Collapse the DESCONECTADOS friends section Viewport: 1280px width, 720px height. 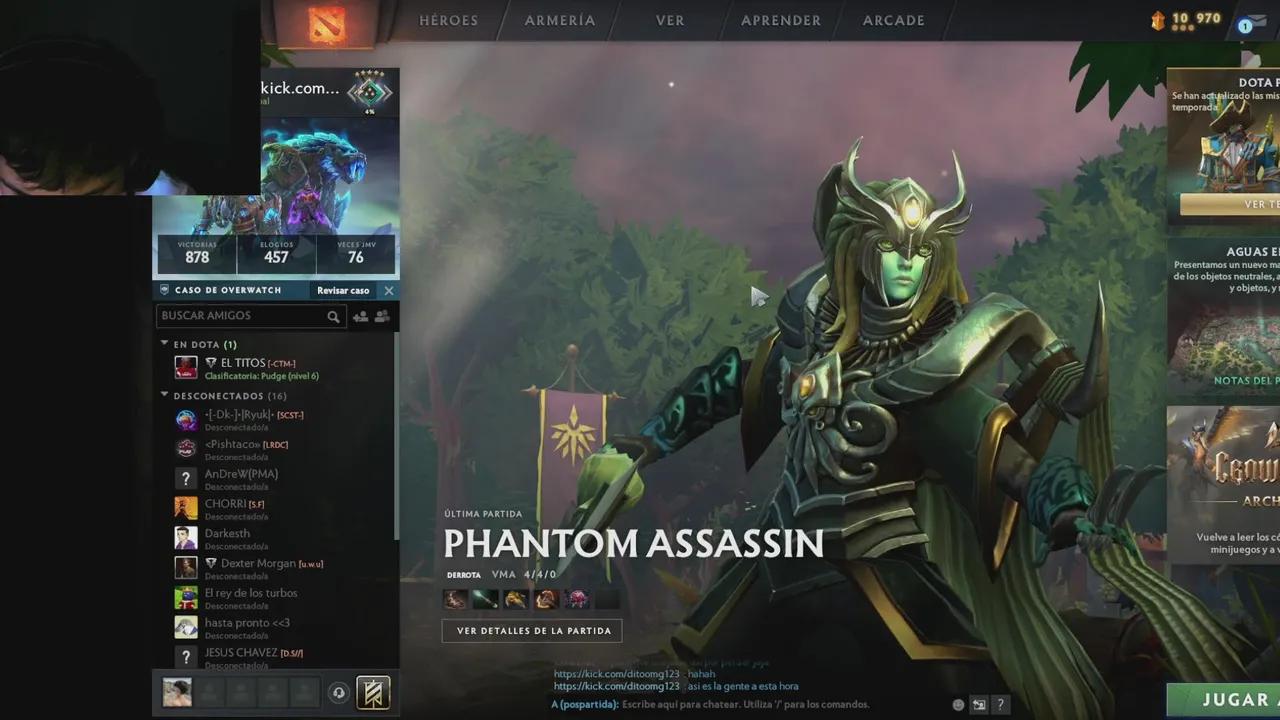tap(164, 395)
